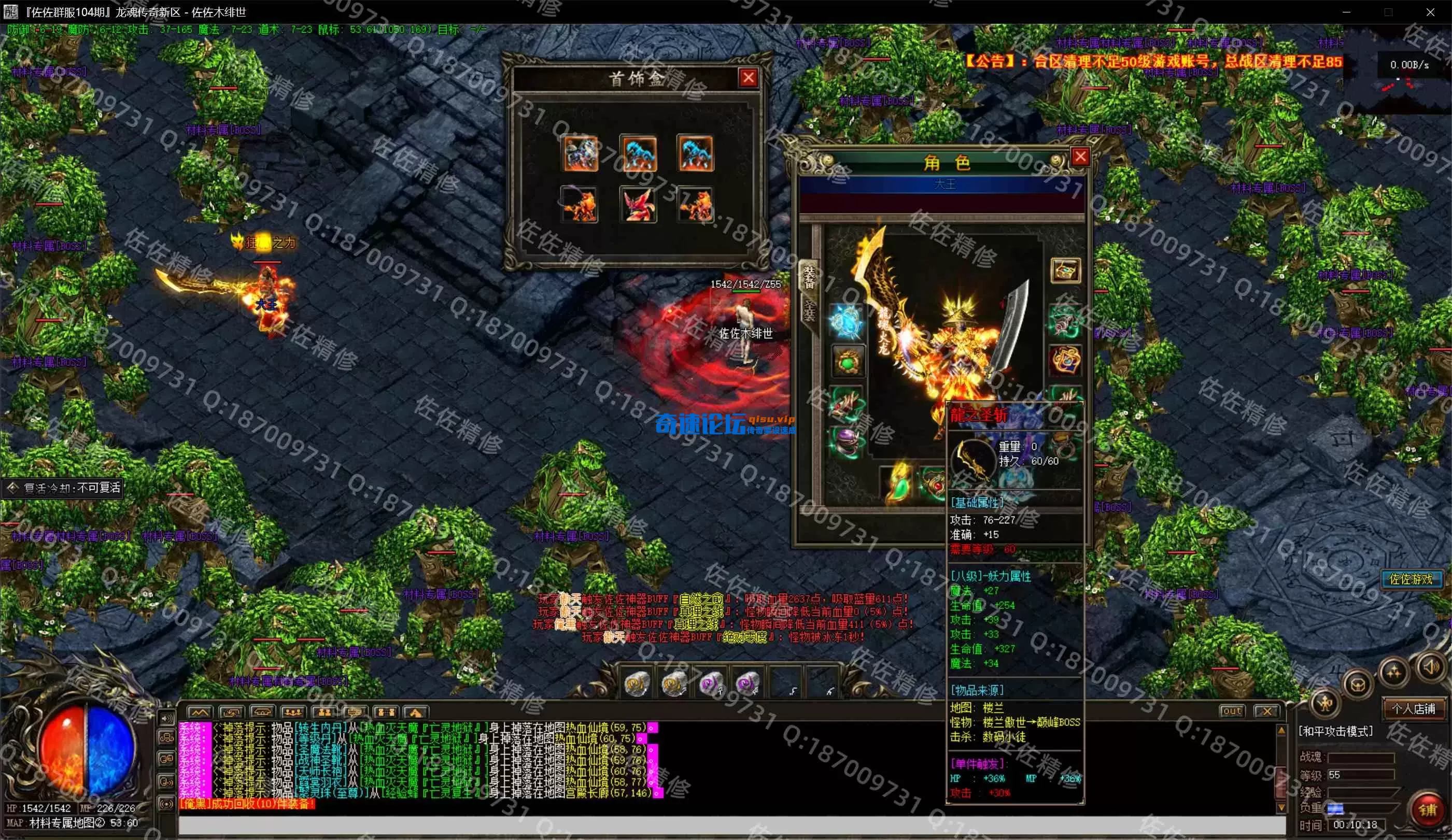The width and height of the screenshot is (1452, 840).
Task: Minimize the game window
Action: 1347,12
